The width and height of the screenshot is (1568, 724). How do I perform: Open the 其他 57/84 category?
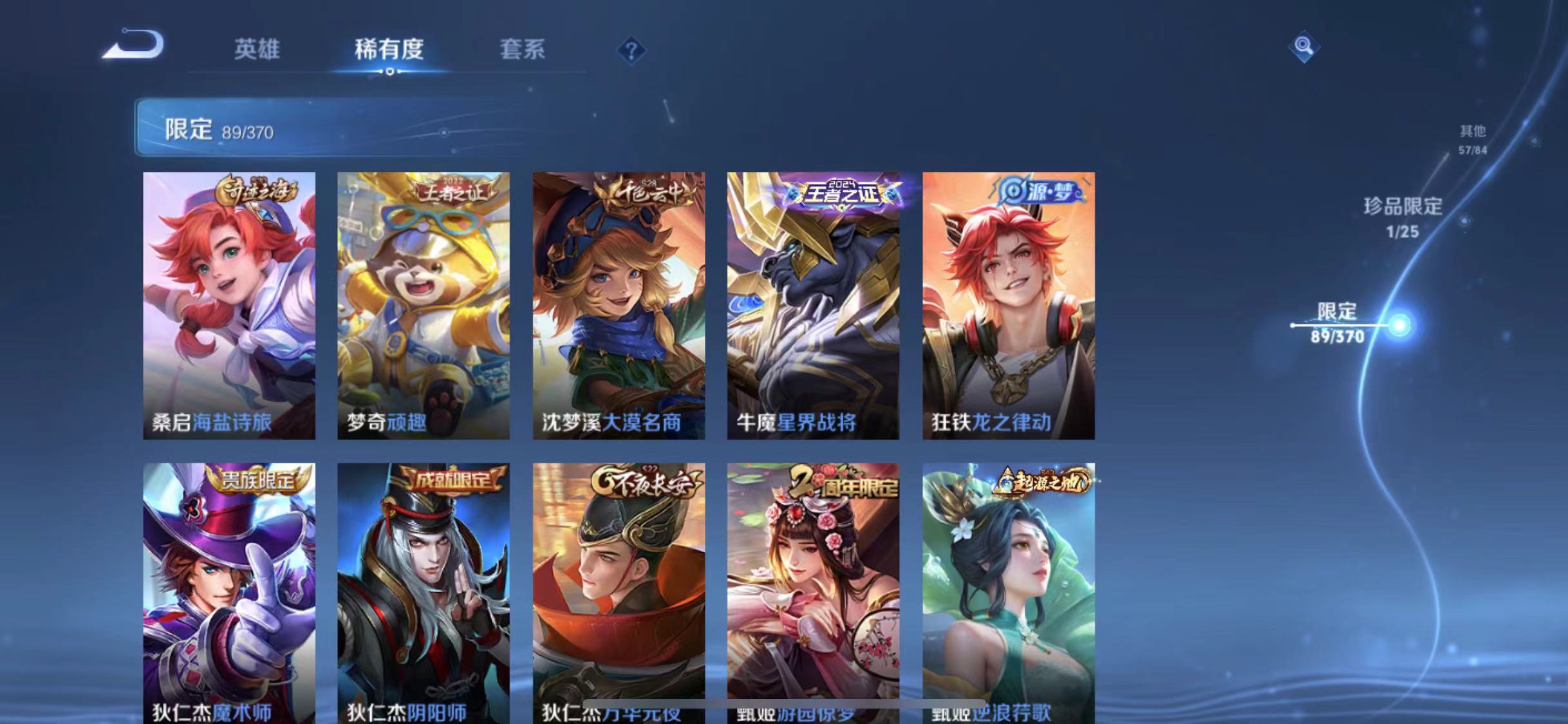pos(1473,138)
